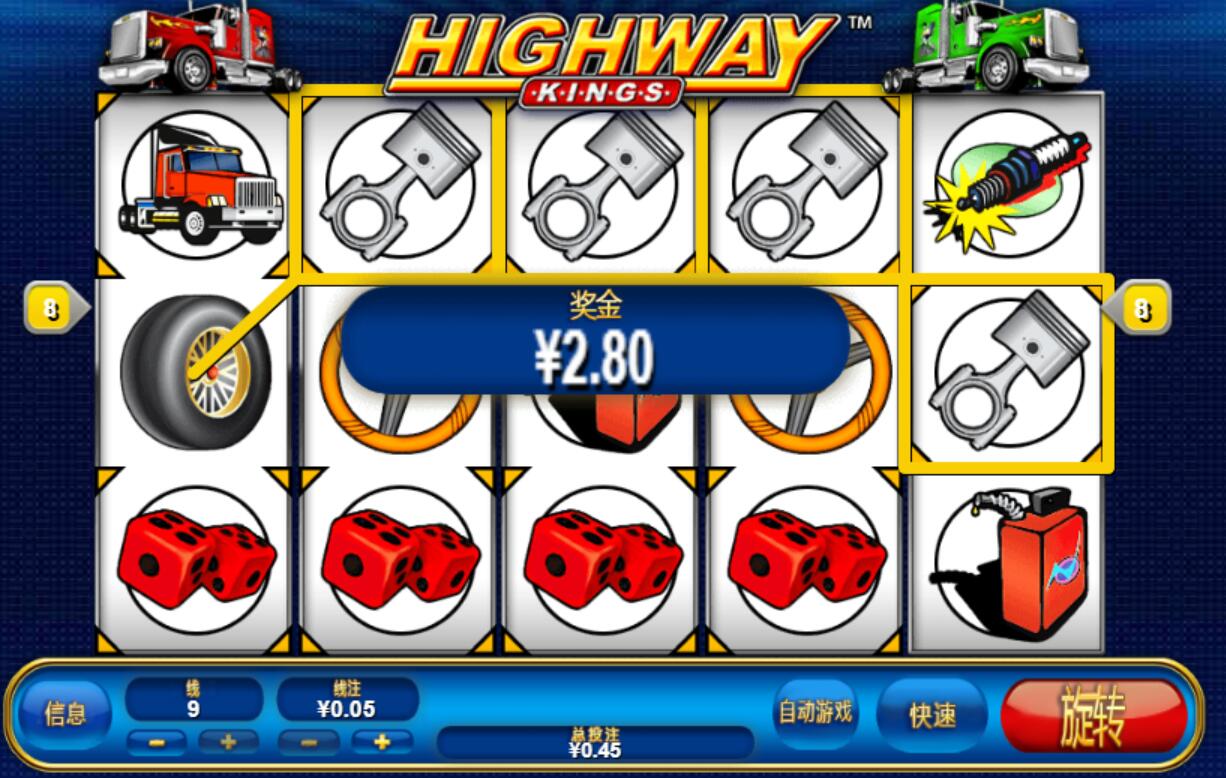The image size is (1226, 778).
Task: Lower the line bet (线注)
Action: click(307, 742)
